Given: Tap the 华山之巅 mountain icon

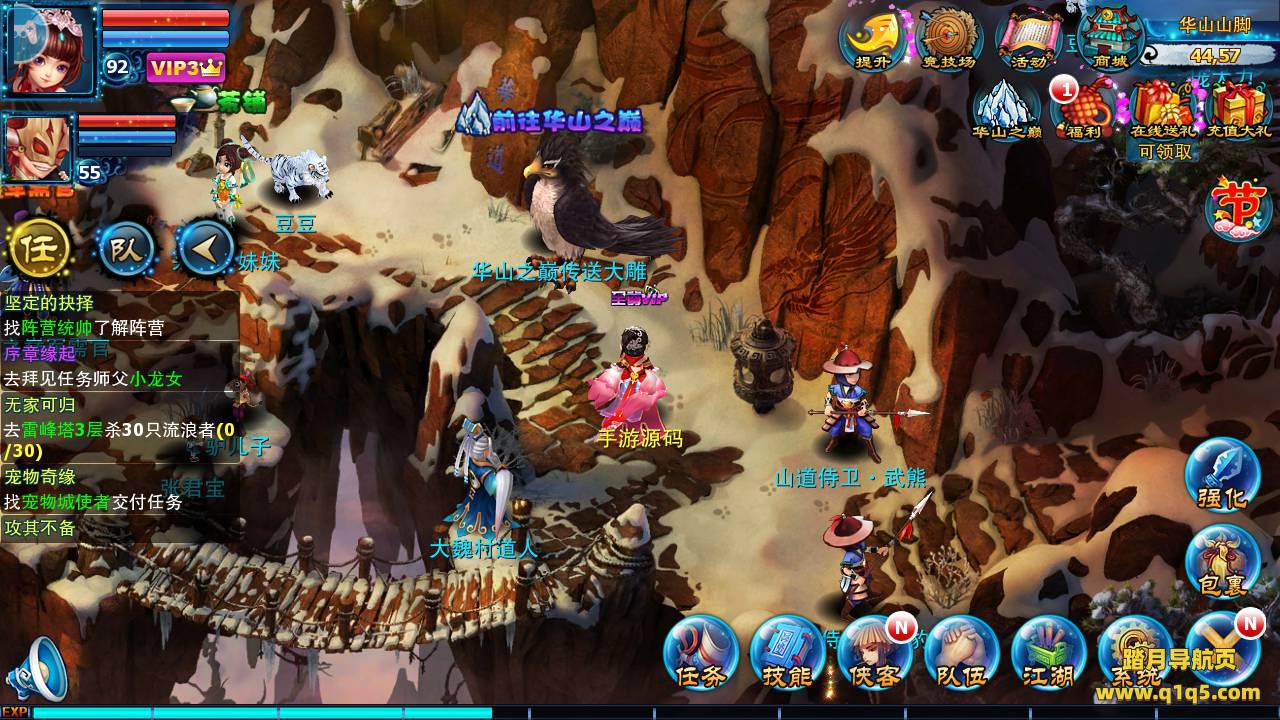Looking at the screenshot, I should coord(1006,108).
